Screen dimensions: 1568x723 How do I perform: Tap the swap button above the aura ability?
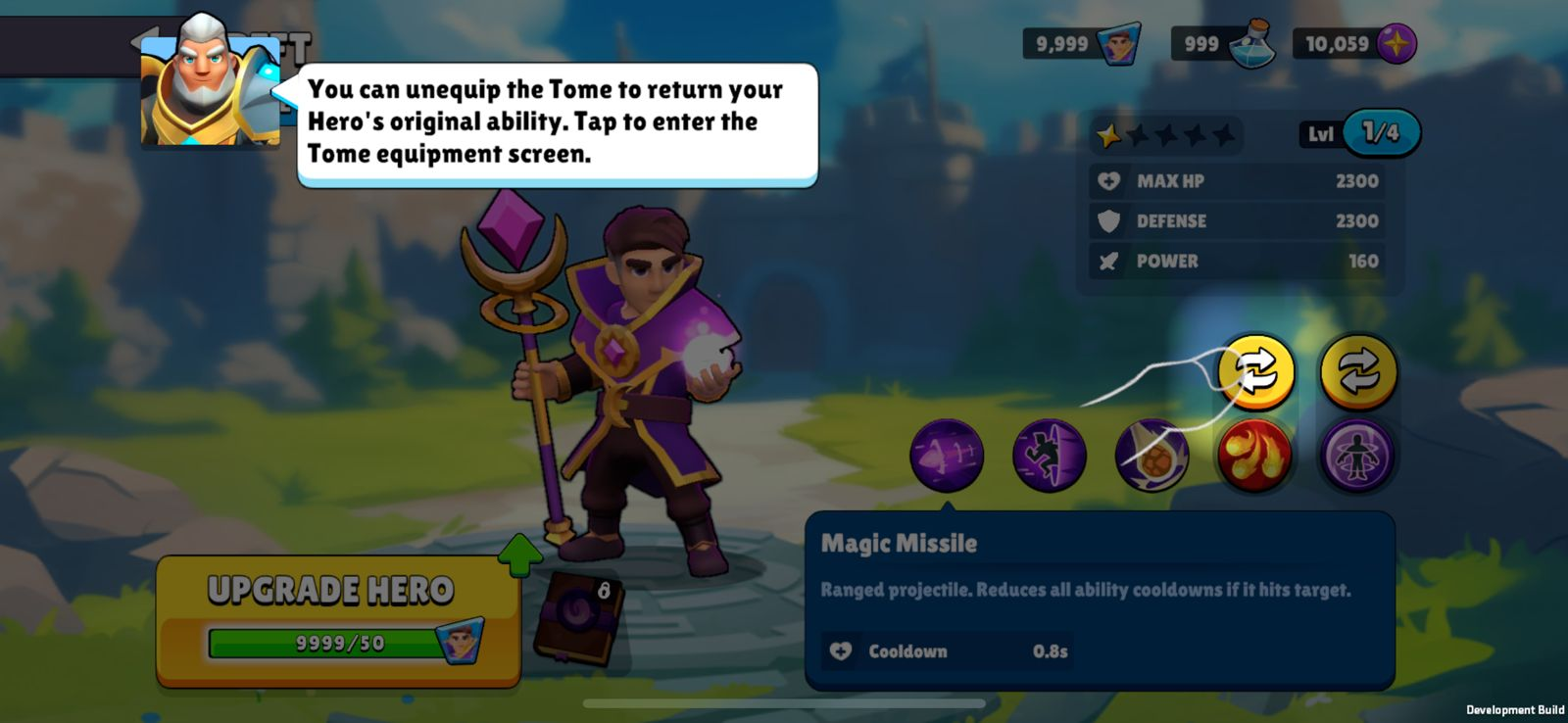pyautogui.click(x=1357, y=371)
